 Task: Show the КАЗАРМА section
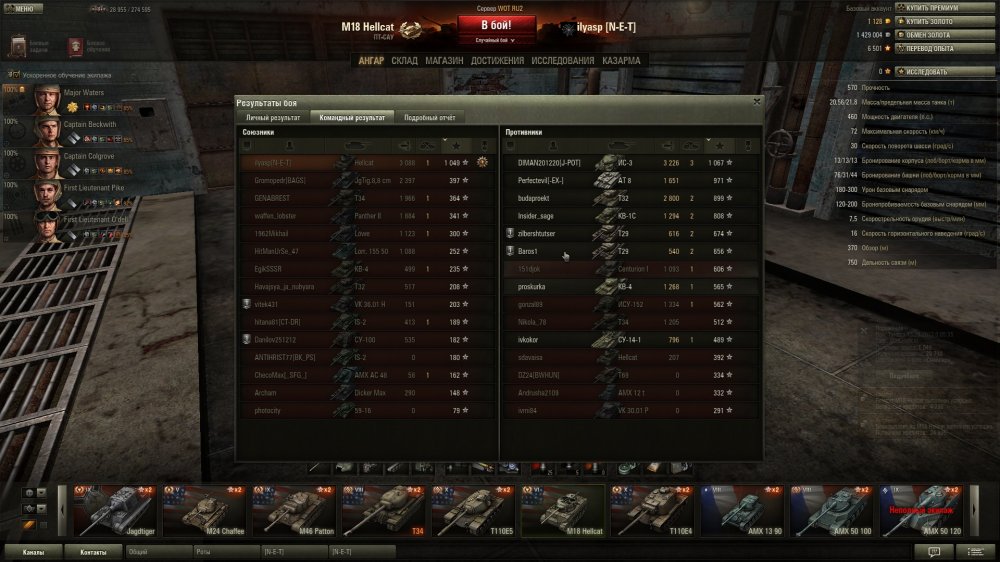(x=621, y=61)
